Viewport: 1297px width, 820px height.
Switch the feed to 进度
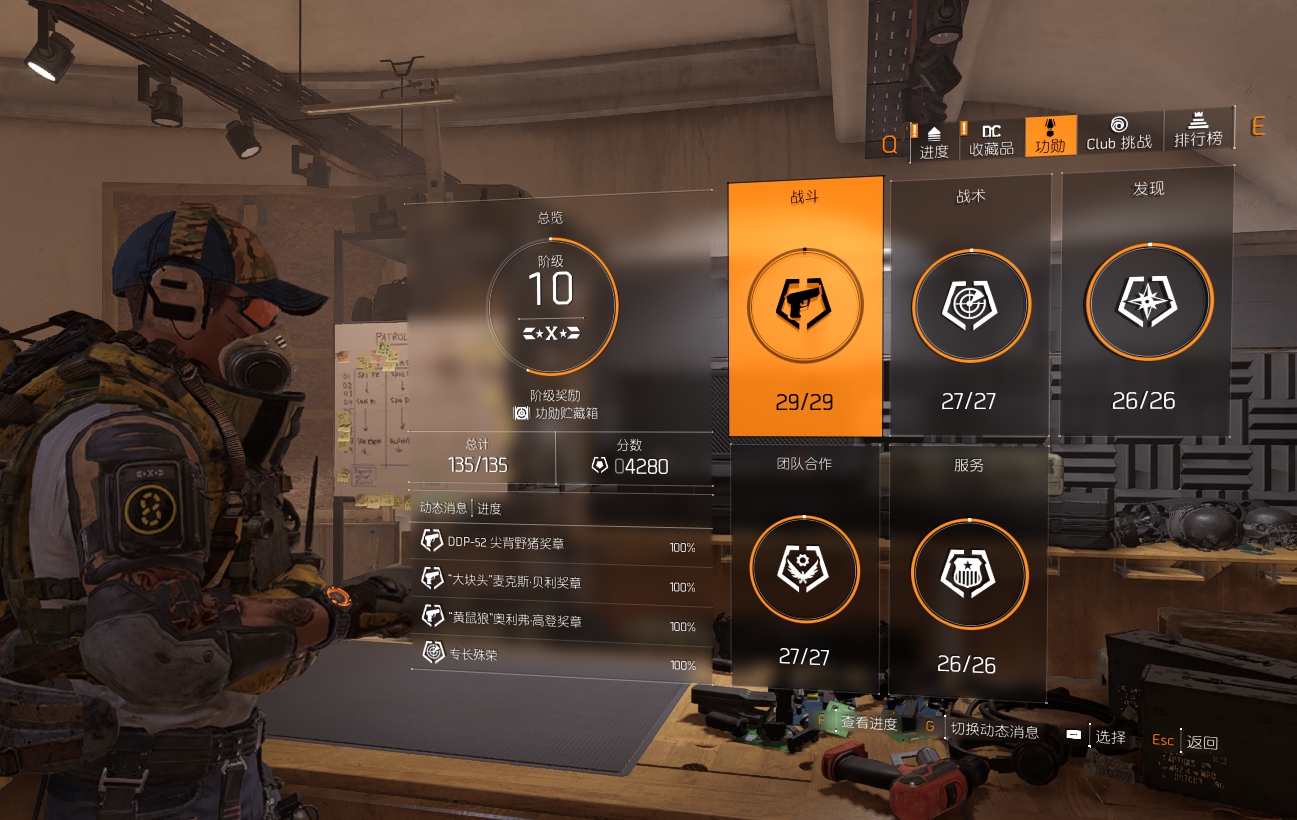point(489,508)
